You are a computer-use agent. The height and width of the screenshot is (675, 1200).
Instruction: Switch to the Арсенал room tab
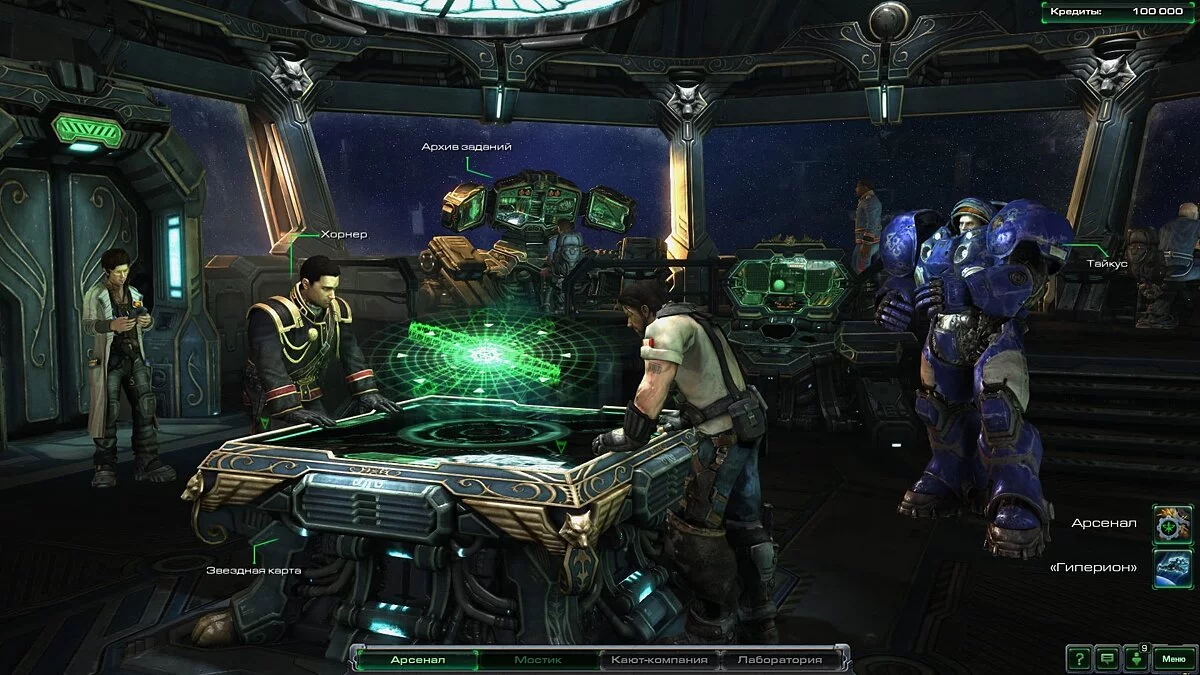[418, 660]
